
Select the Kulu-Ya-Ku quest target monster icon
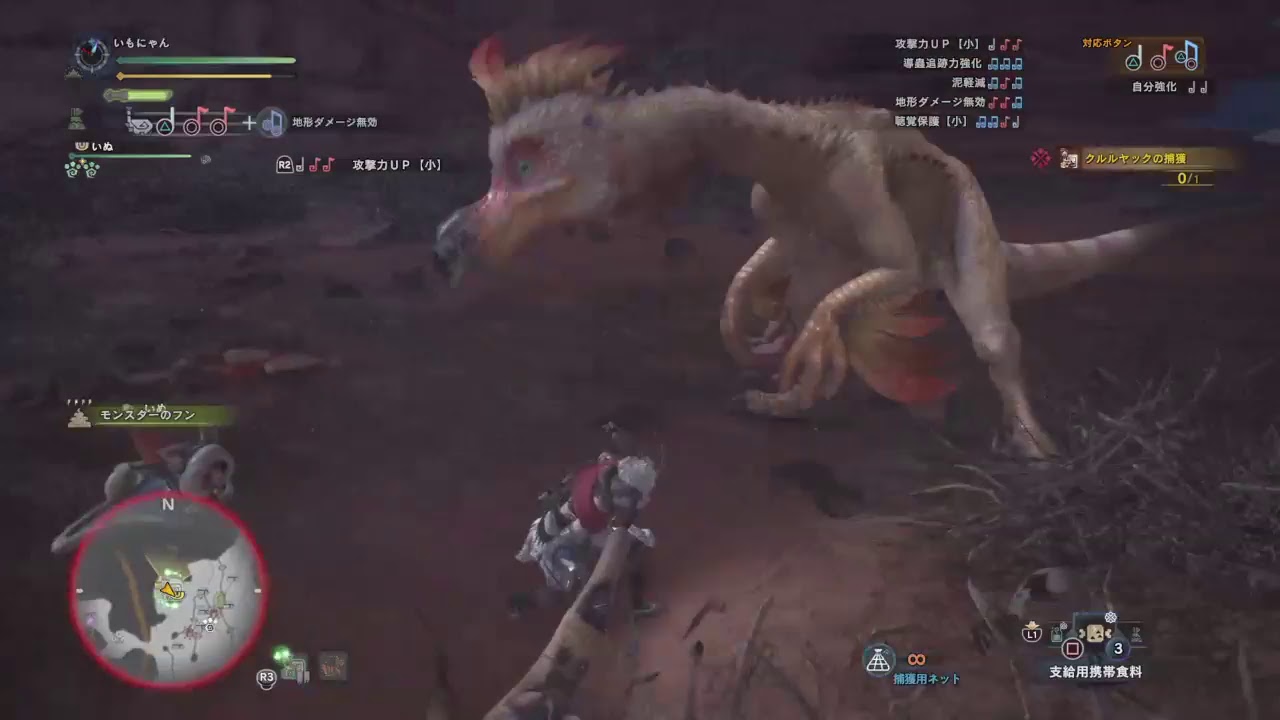tap(1066, 159)
